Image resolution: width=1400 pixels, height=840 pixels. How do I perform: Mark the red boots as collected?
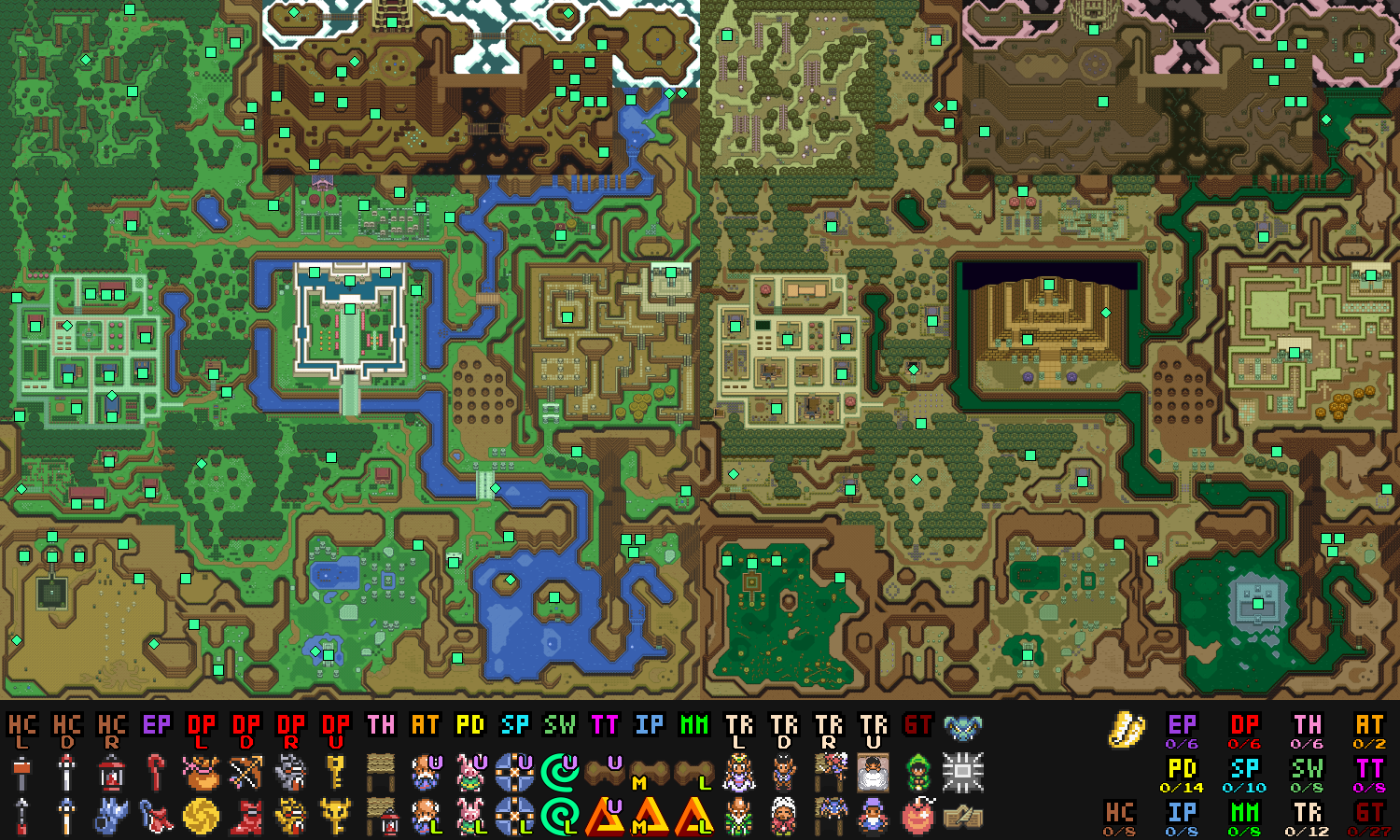coord(246,817)
